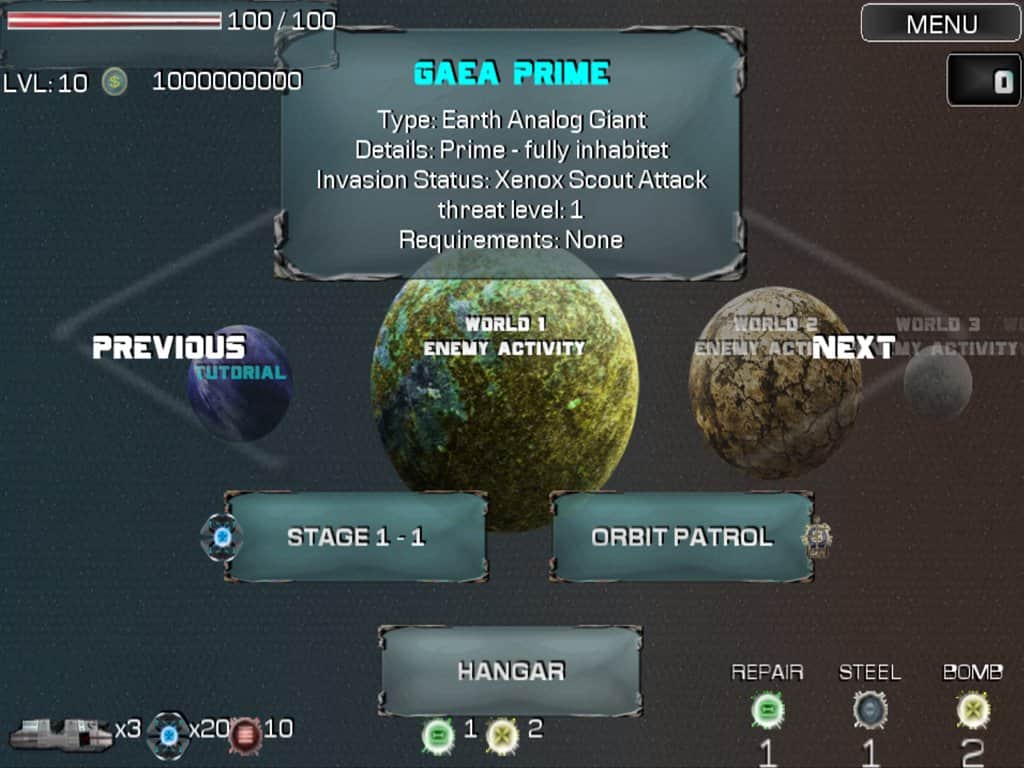Launch the Orbit Patrol mission
The image size is (1024, 768).
pyautogui.click(x=682, y=537)
